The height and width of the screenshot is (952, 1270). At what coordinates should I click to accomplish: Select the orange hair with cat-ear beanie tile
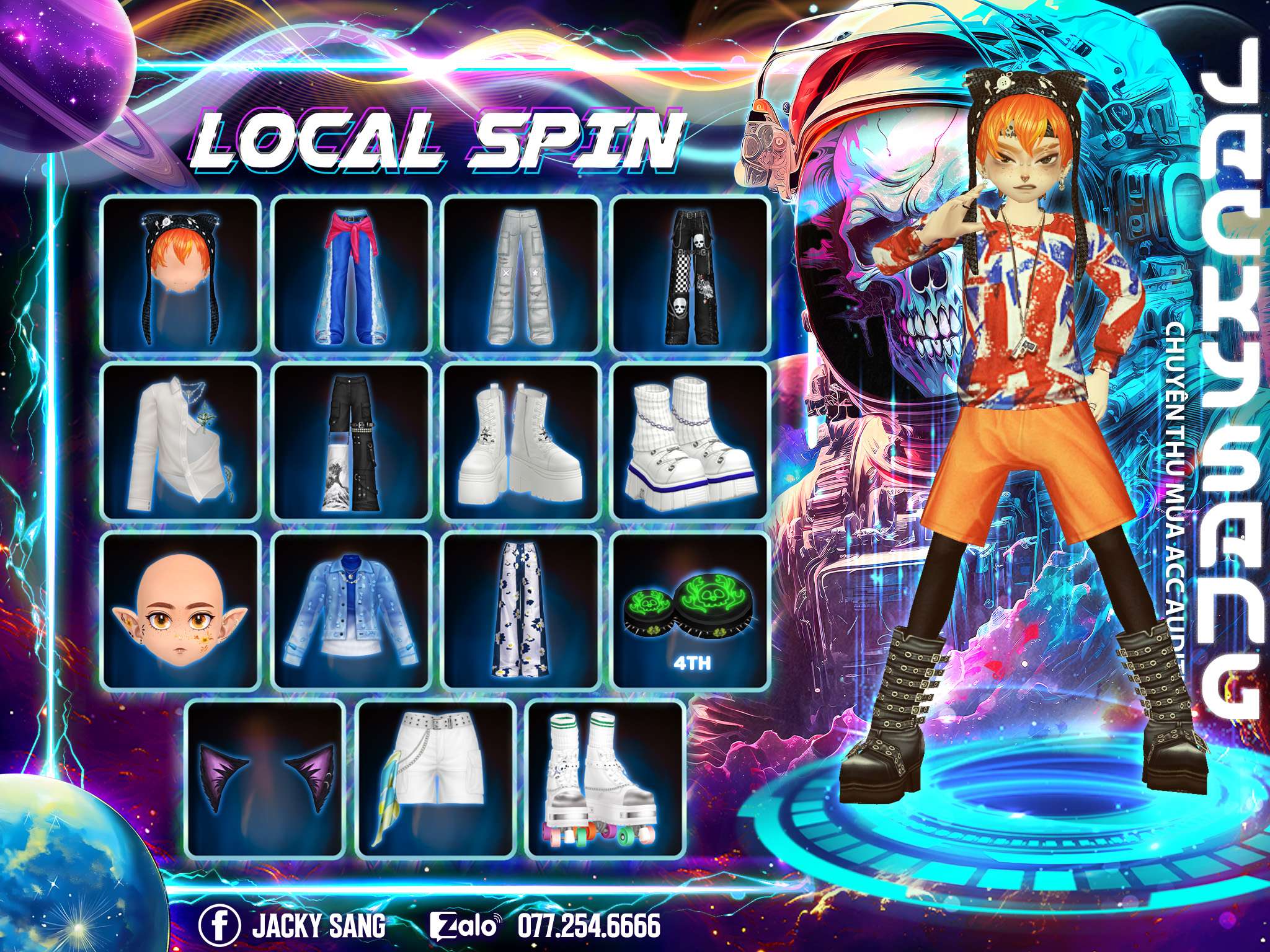(x=180, y=274)
